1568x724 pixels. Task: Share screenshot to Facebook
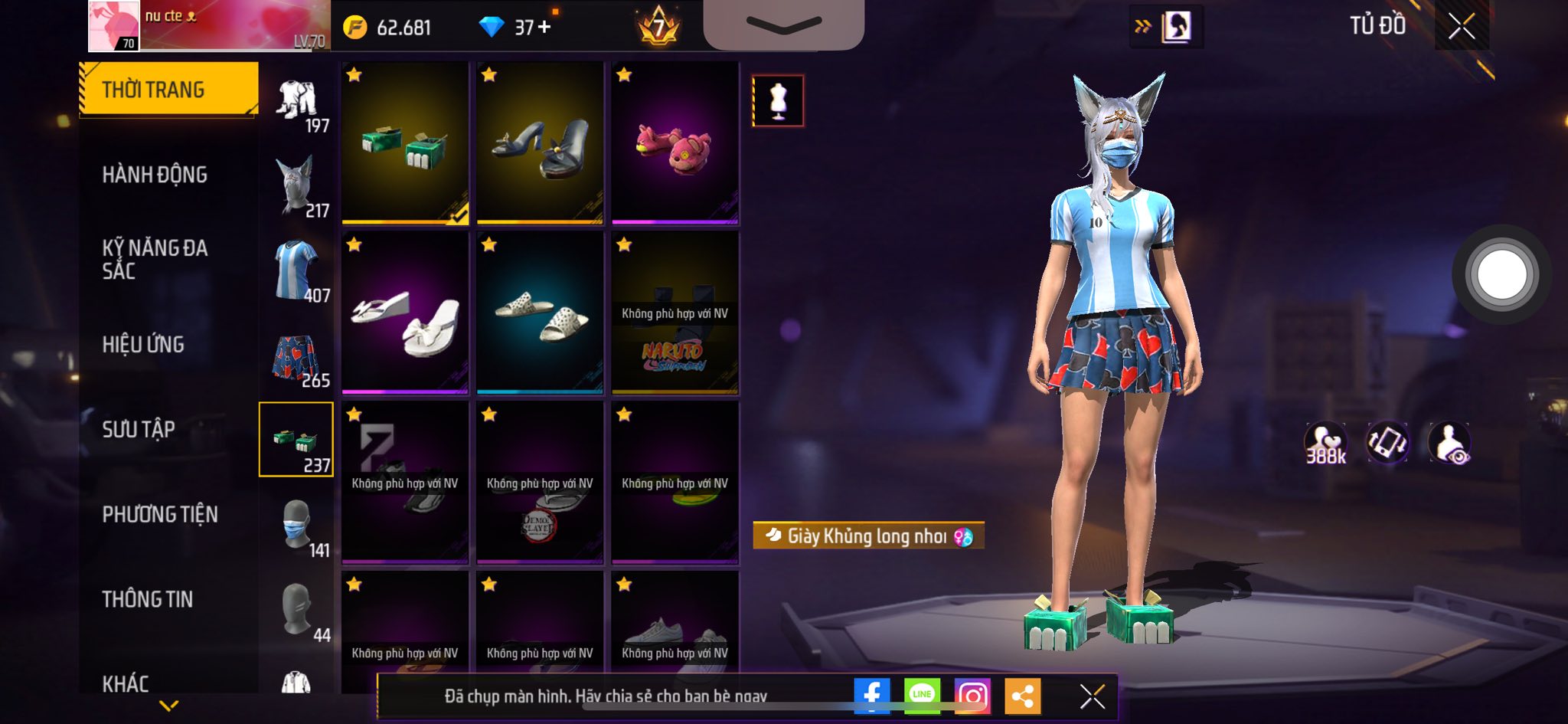click(x=872, y=695)
